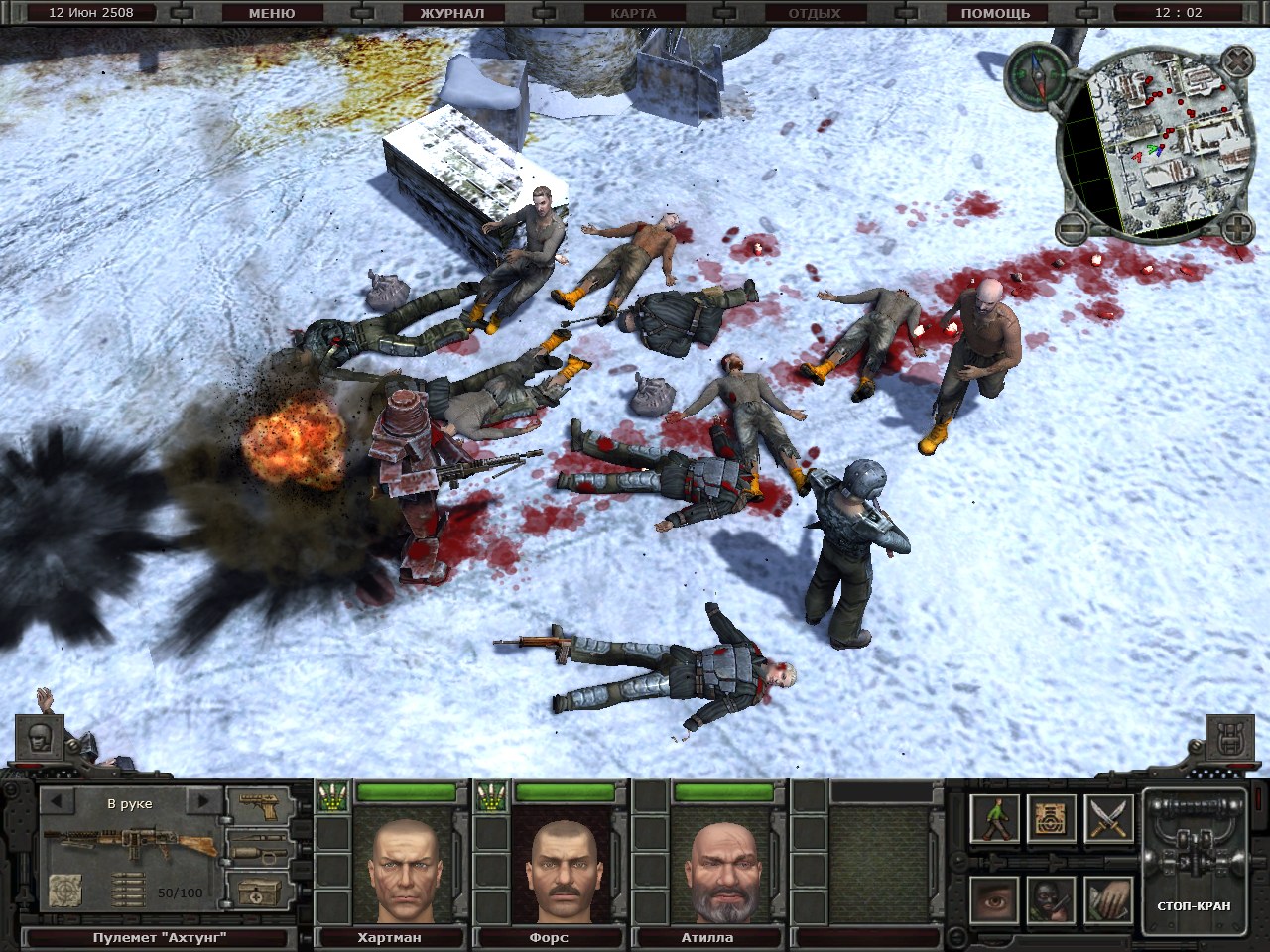Click the masked gunman stealth attack icon
This screenshot has width=1270, height=952.
(x=1050, y=899)
